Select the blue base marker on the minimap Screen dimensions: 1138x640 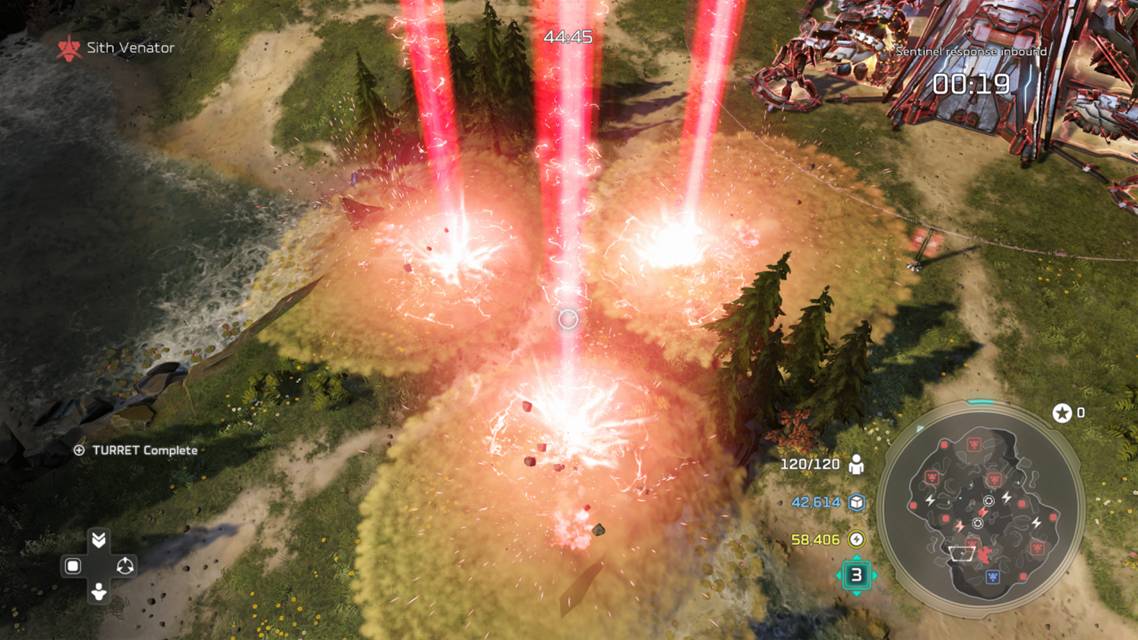[993, 577]
